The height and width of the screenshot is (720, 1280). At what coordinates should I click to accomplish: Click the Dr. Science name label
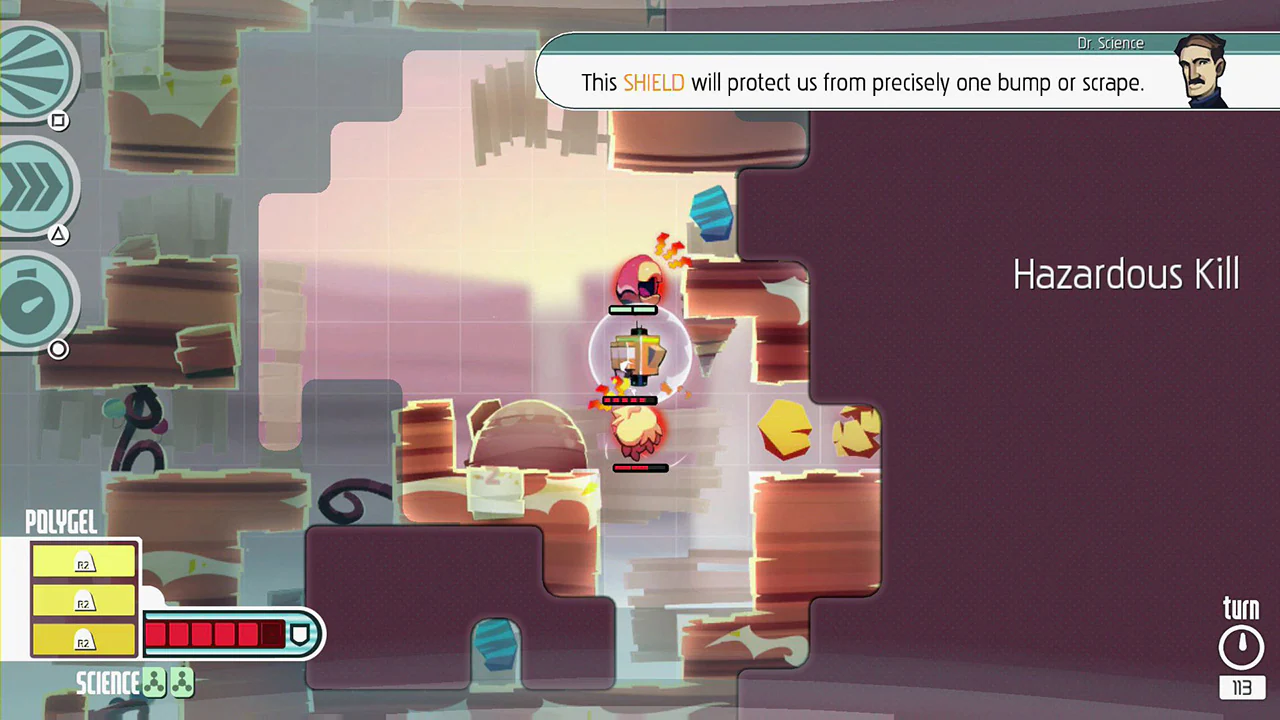click(1110, 43)
